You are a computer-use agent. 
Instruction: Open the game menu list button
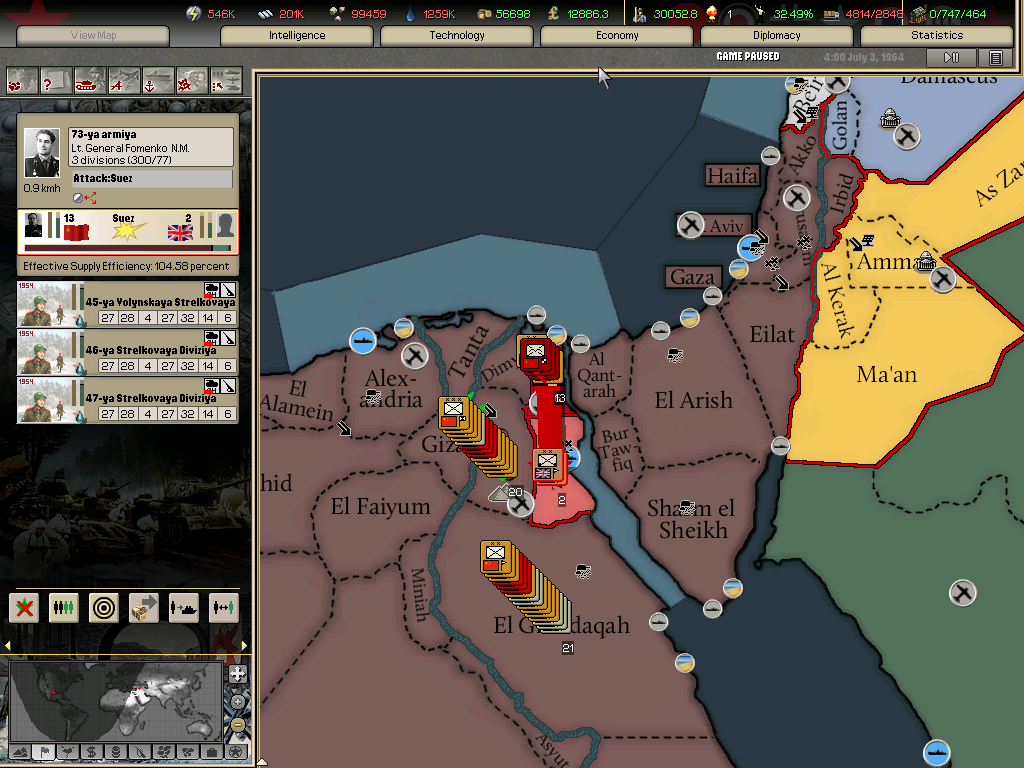(x=996, y=58)
